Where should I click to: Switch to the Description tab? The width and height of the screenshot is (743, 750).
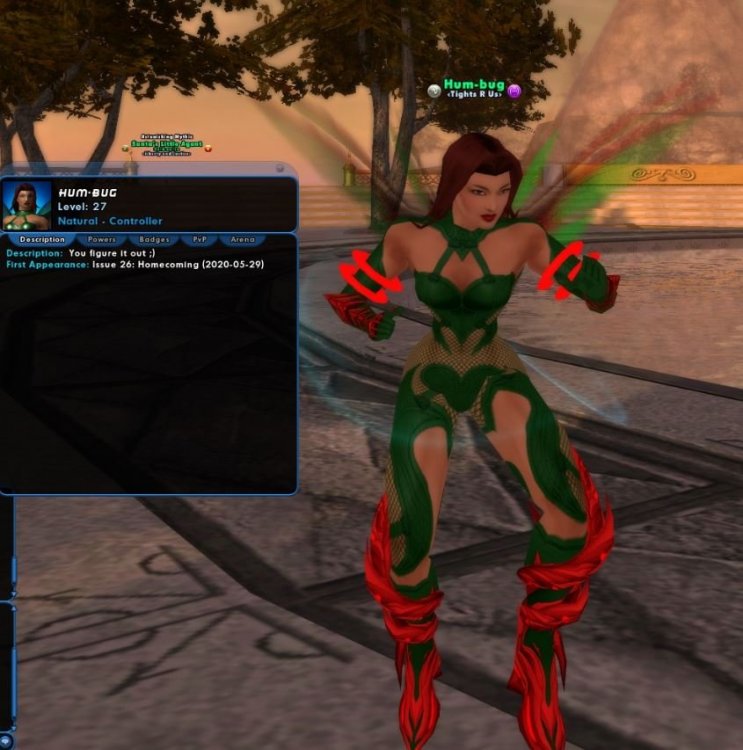(41, 240)
